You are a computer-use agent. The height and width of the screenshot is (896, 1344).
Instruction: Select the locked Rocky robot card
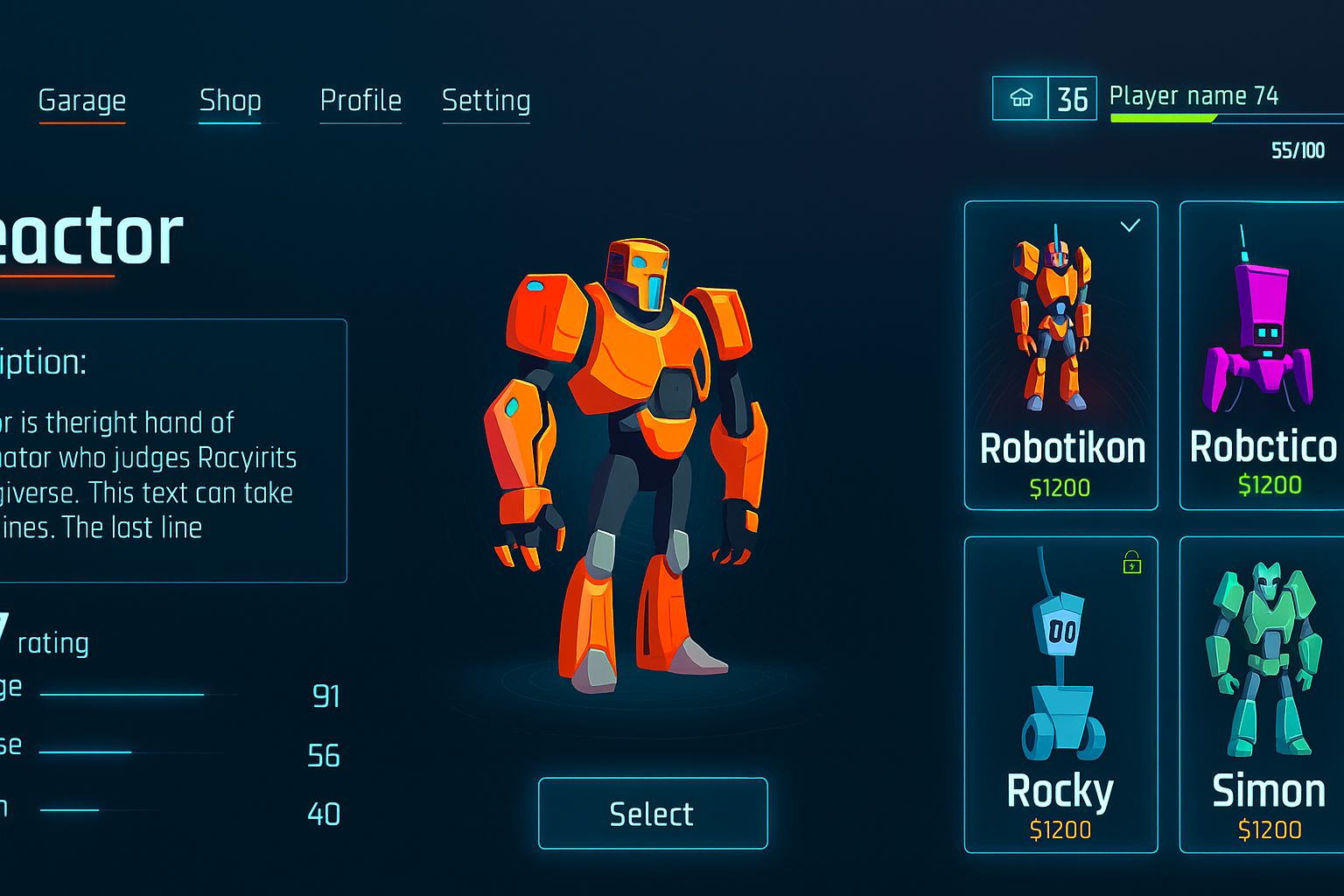click(x=1060, y=694)
